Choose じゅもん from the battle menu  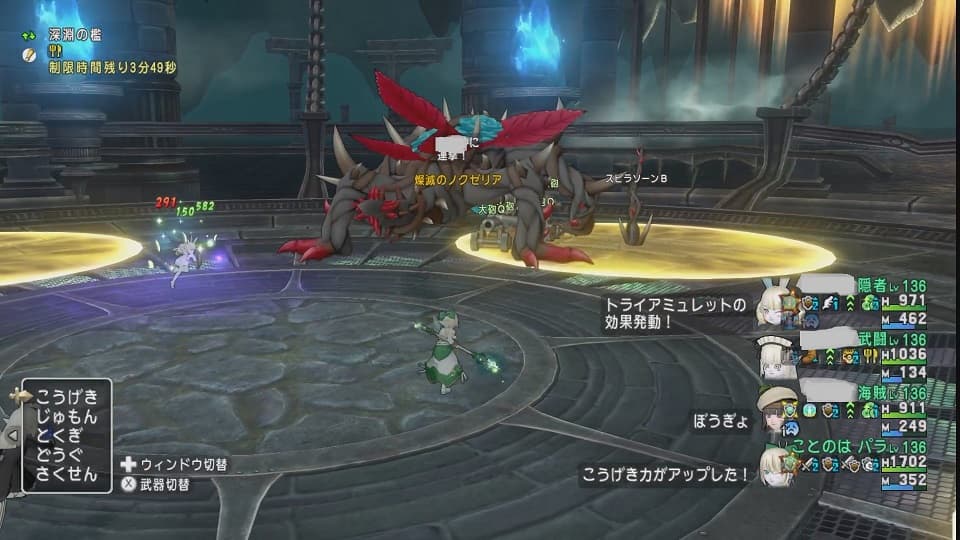67,415
